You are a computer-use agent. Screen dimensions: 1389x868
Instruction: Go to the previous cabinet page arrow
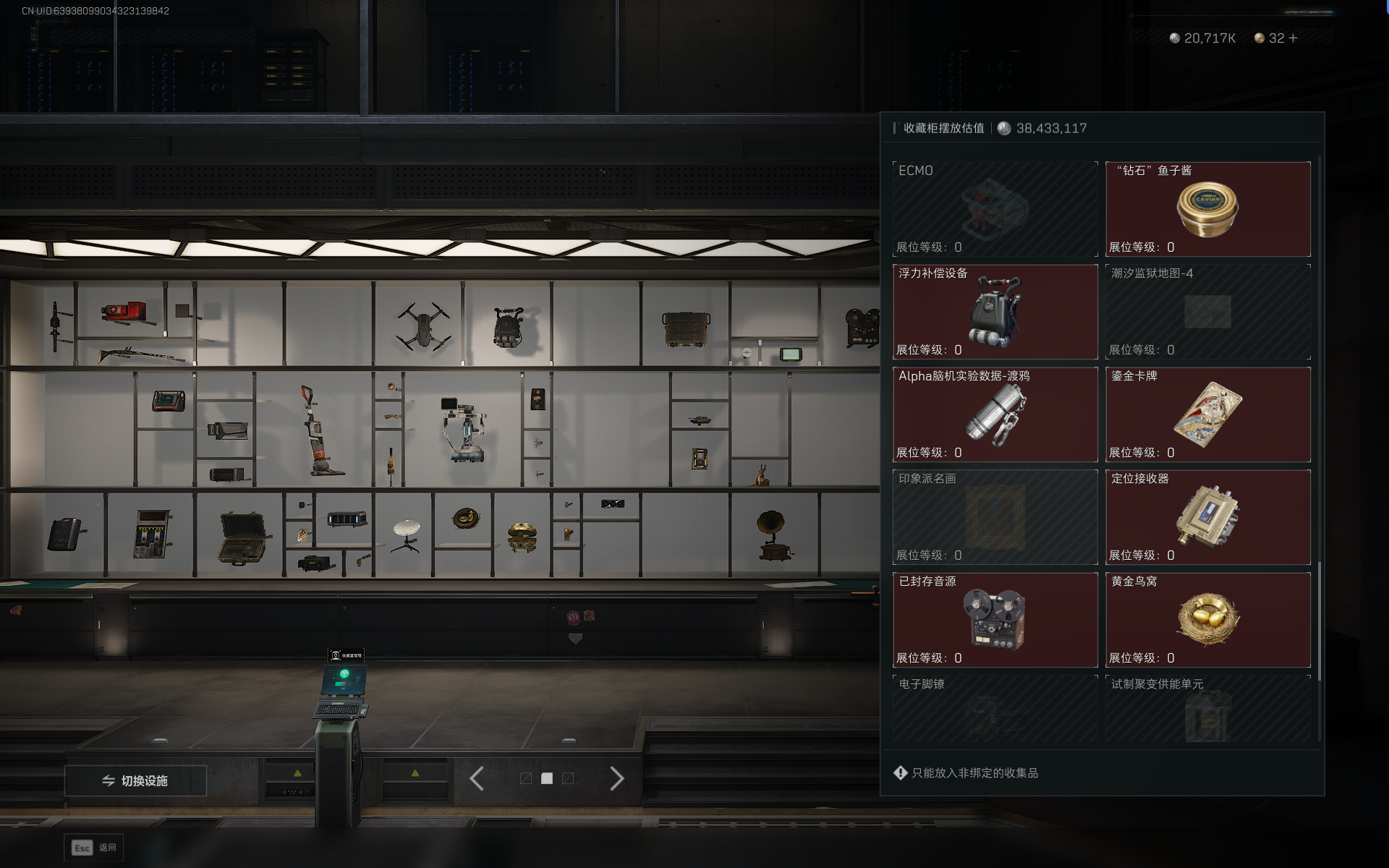pyautogui.click(x=477, y=778)
